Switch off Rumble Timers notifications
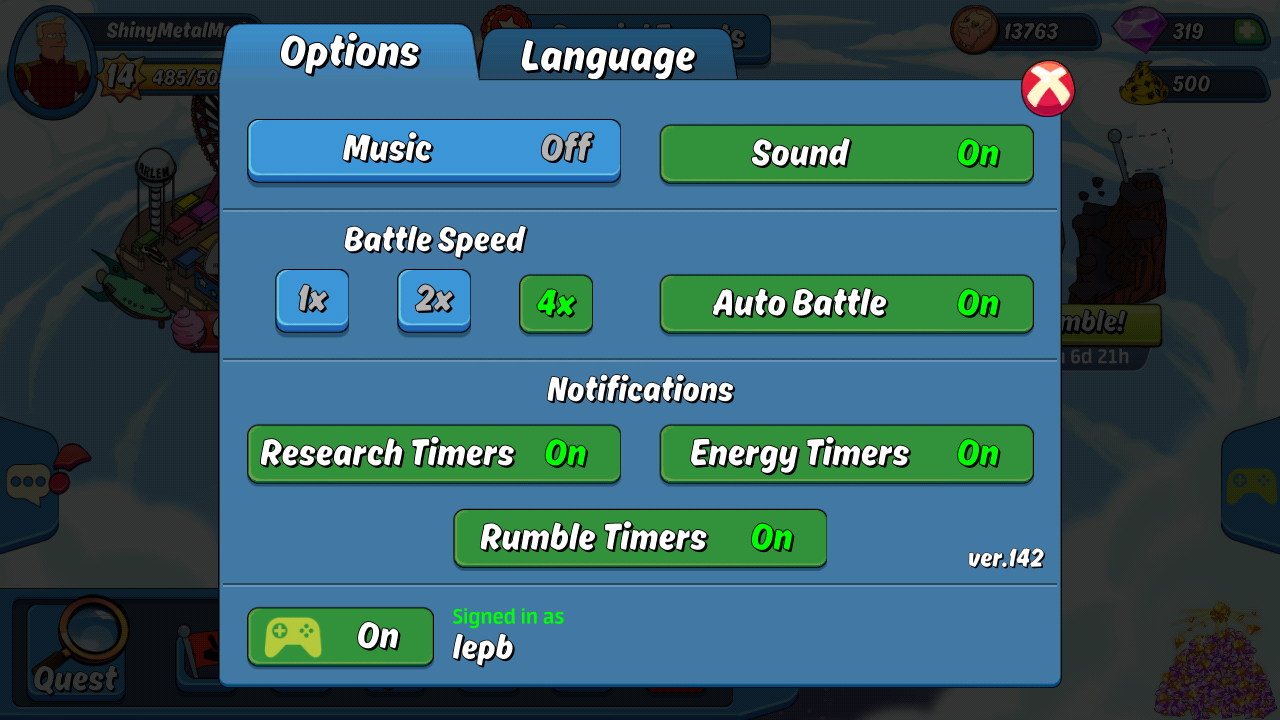Viewport: 1280px width, 720px height. tap(640, 538)
